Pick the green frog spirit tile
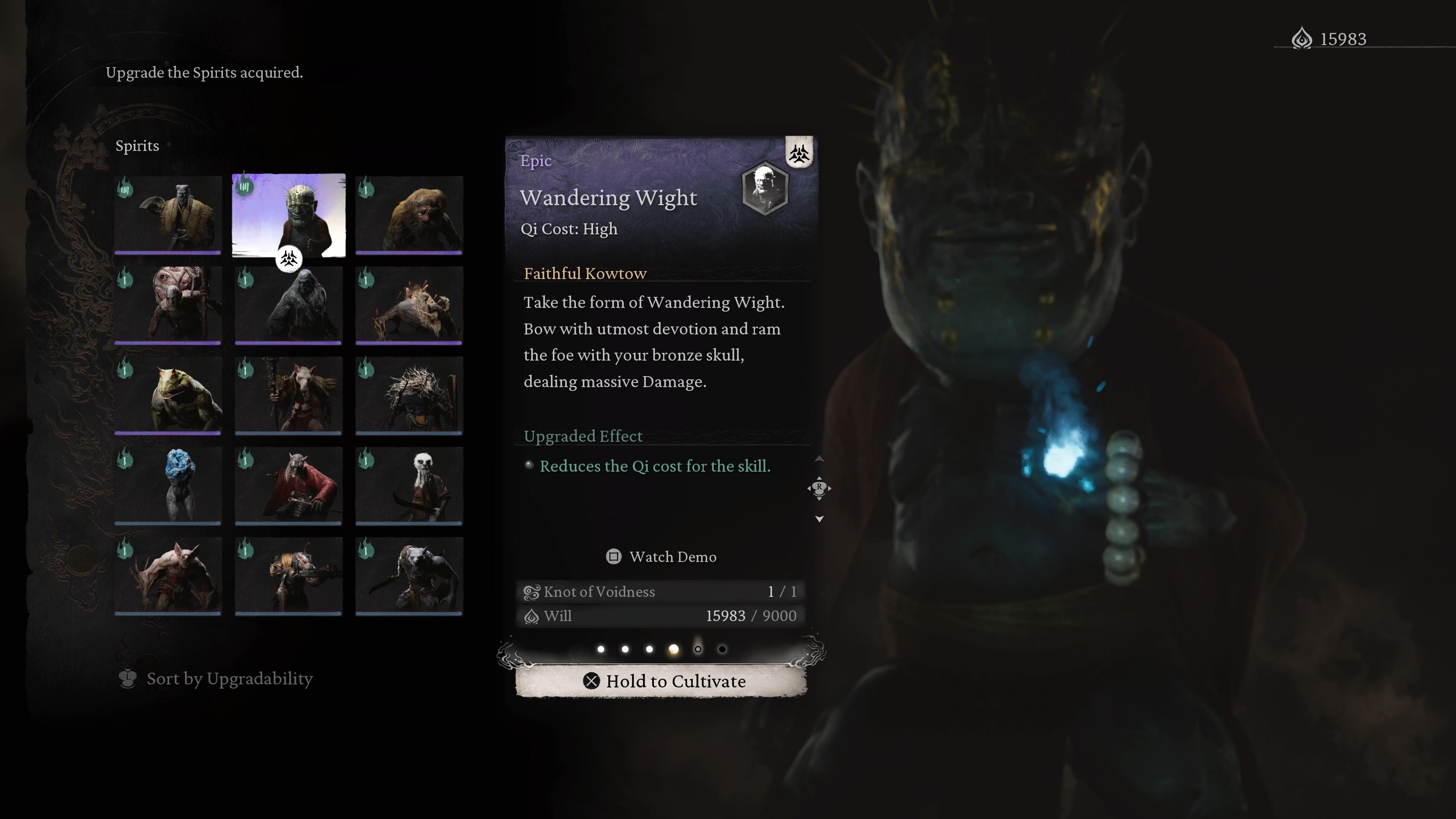The height and width of the screenshot is (819, 1456). pyautogui.click(x=168, y=395)
